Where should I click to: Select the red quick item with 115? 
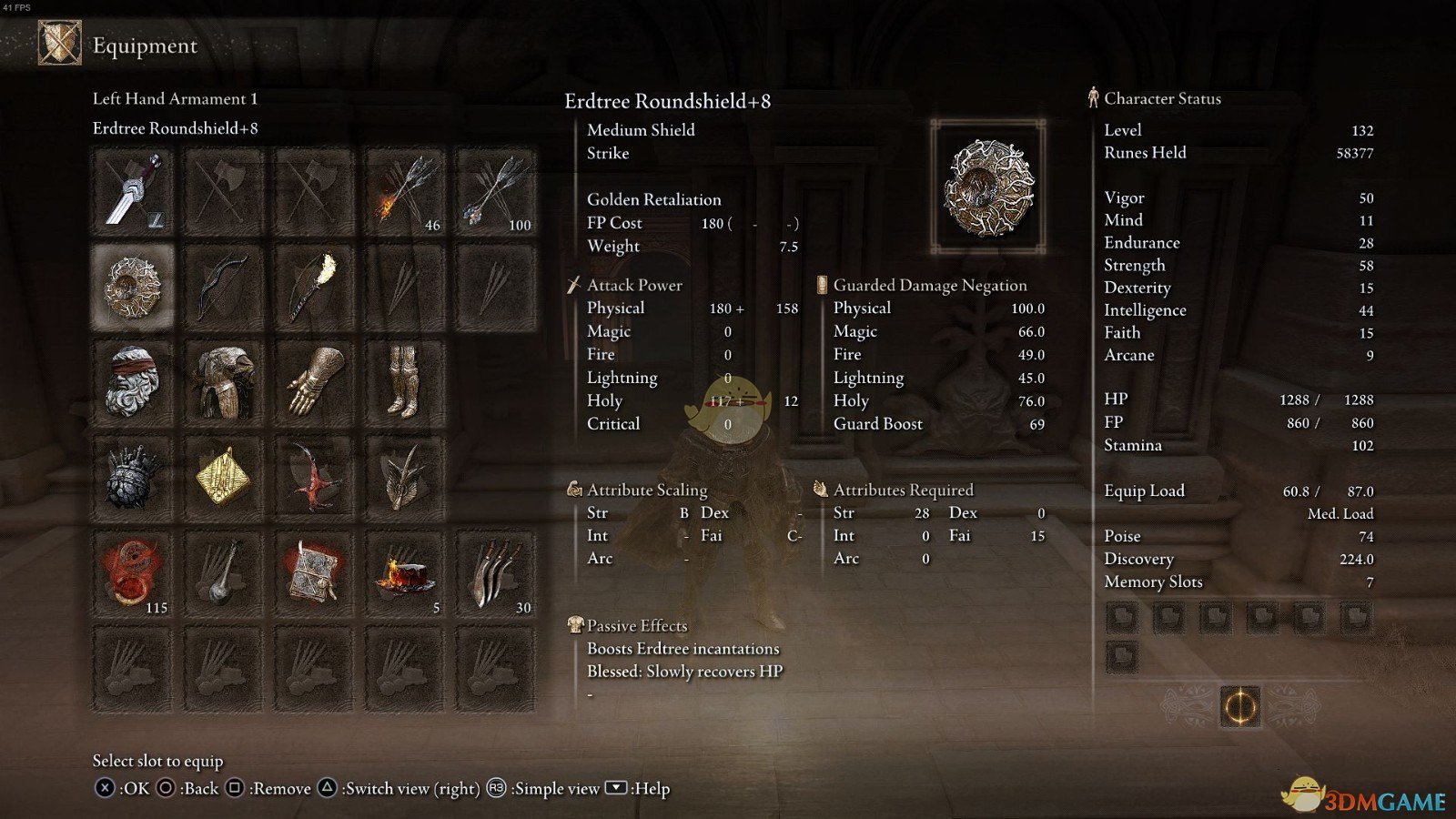(x=133, y=574)
